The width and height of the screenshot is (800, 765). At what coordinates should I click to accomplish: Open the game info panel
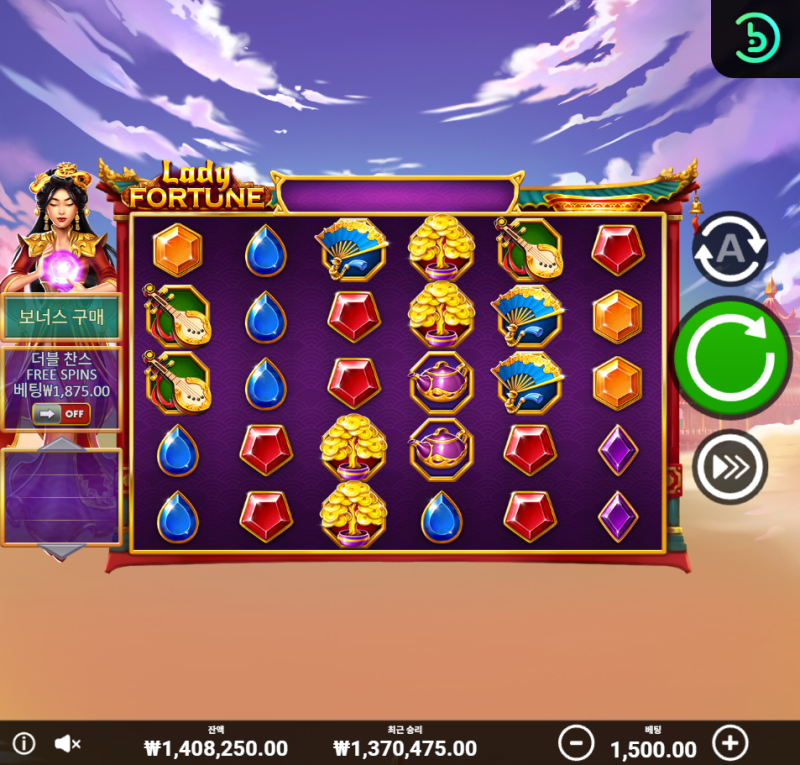coord(23,744)
